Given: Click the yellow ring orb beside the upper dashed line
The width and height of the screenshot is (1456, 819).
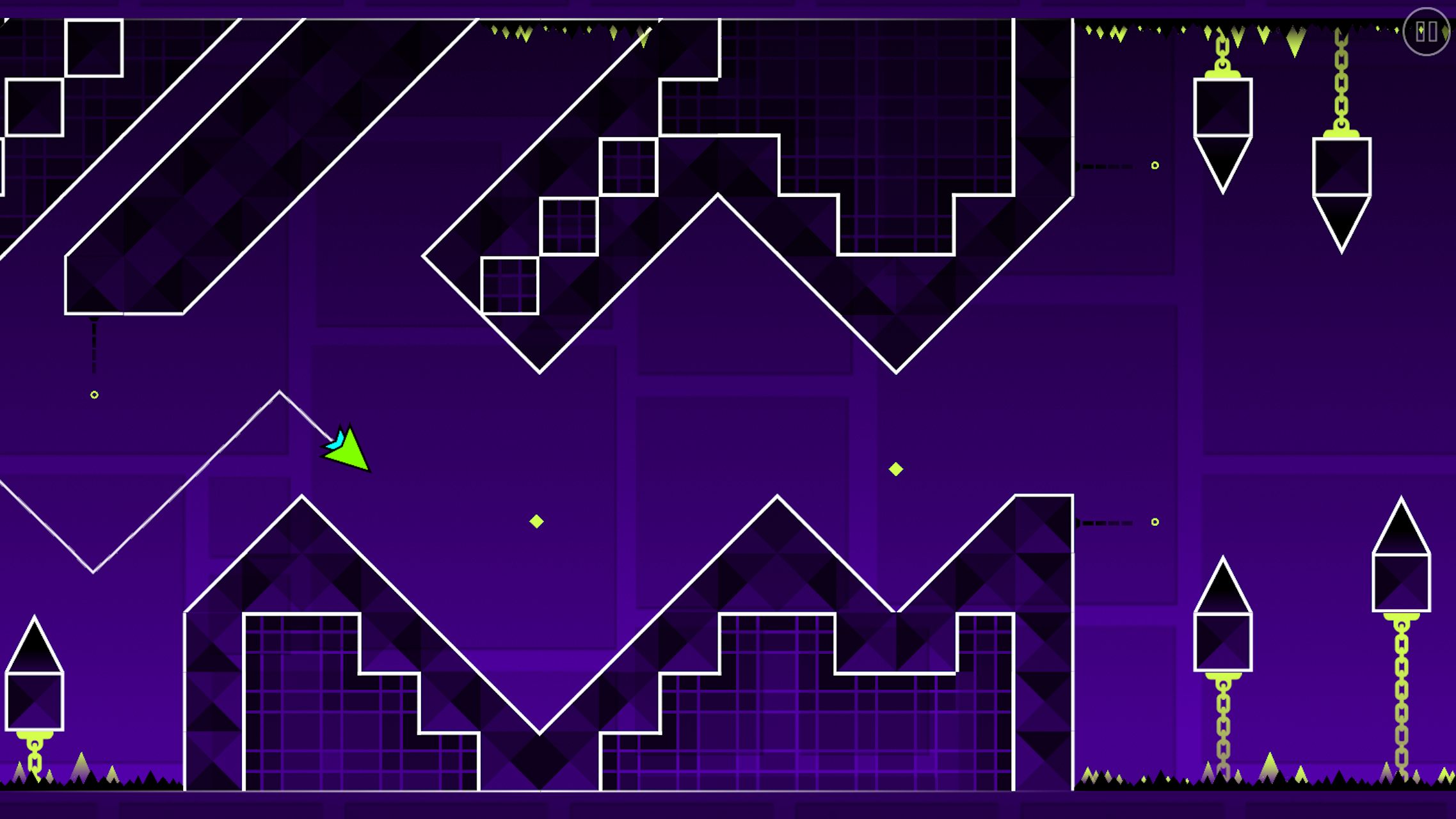Looking at the screenshot, I should tap(1155, 165).
